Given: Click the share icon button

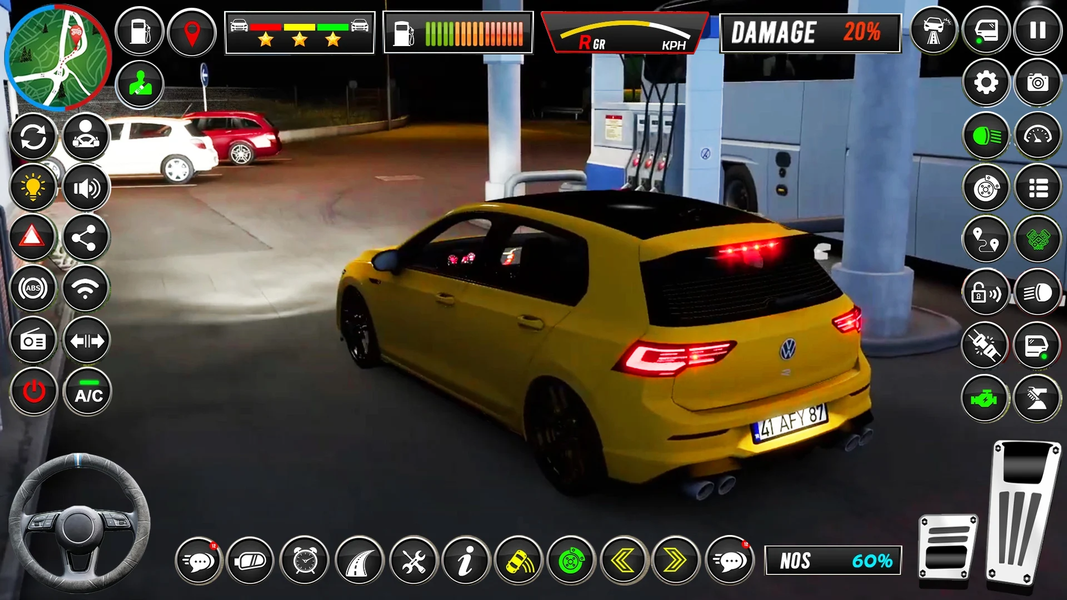Looking at the screenshot, I should [87, 238].
